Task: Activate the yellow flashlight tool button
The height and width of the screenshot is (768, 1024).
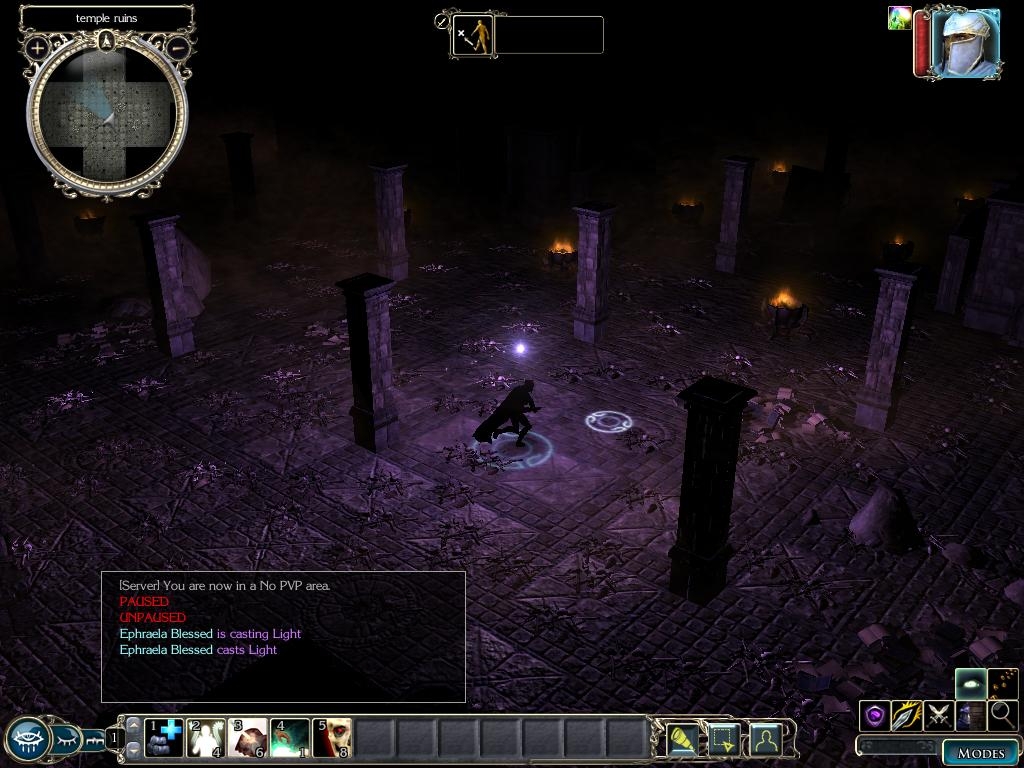Action: 682,739
